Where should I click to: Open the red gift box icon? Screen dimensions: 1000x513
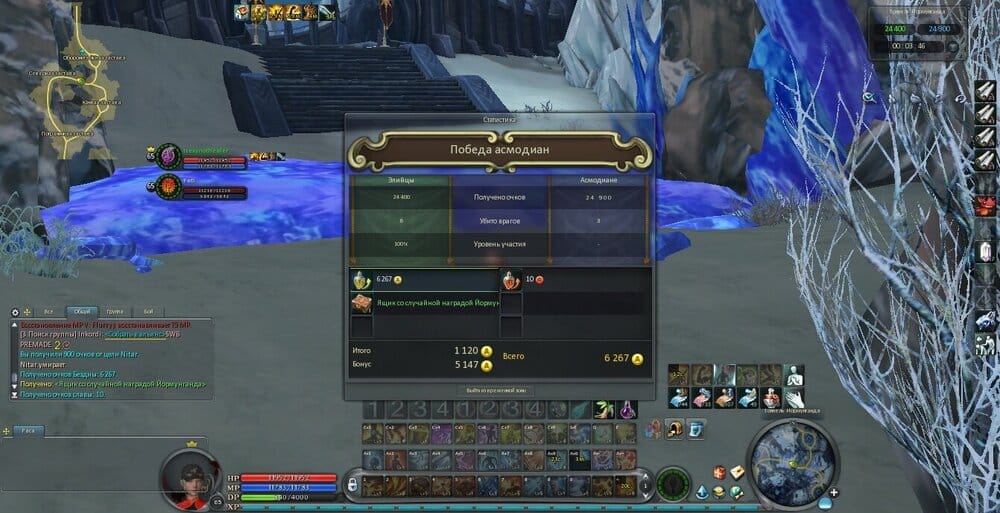pyautogui.click(x=718, y=472)
